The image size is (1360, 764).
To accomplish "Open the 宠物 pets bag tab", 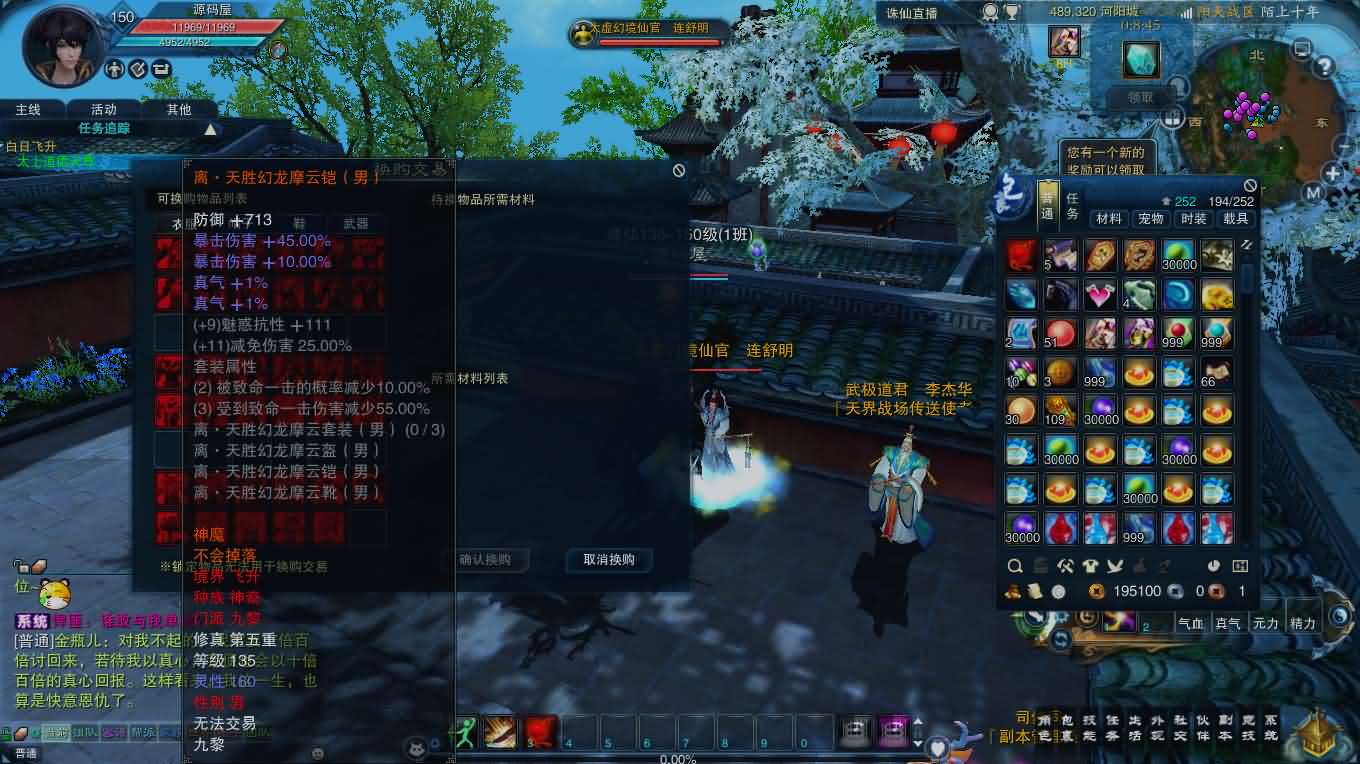I will click(x=1150, y=218).
